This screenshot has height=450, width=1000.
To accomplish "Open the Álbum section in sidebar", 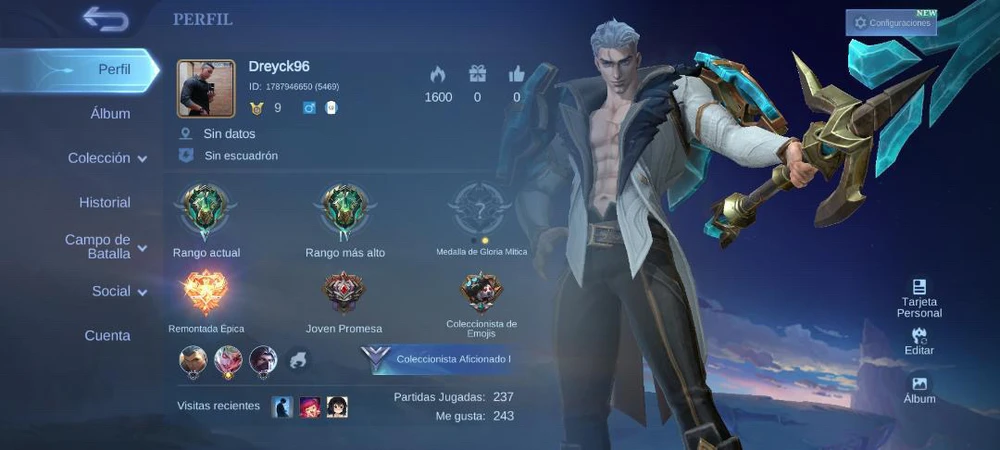I will click(110, 114).
